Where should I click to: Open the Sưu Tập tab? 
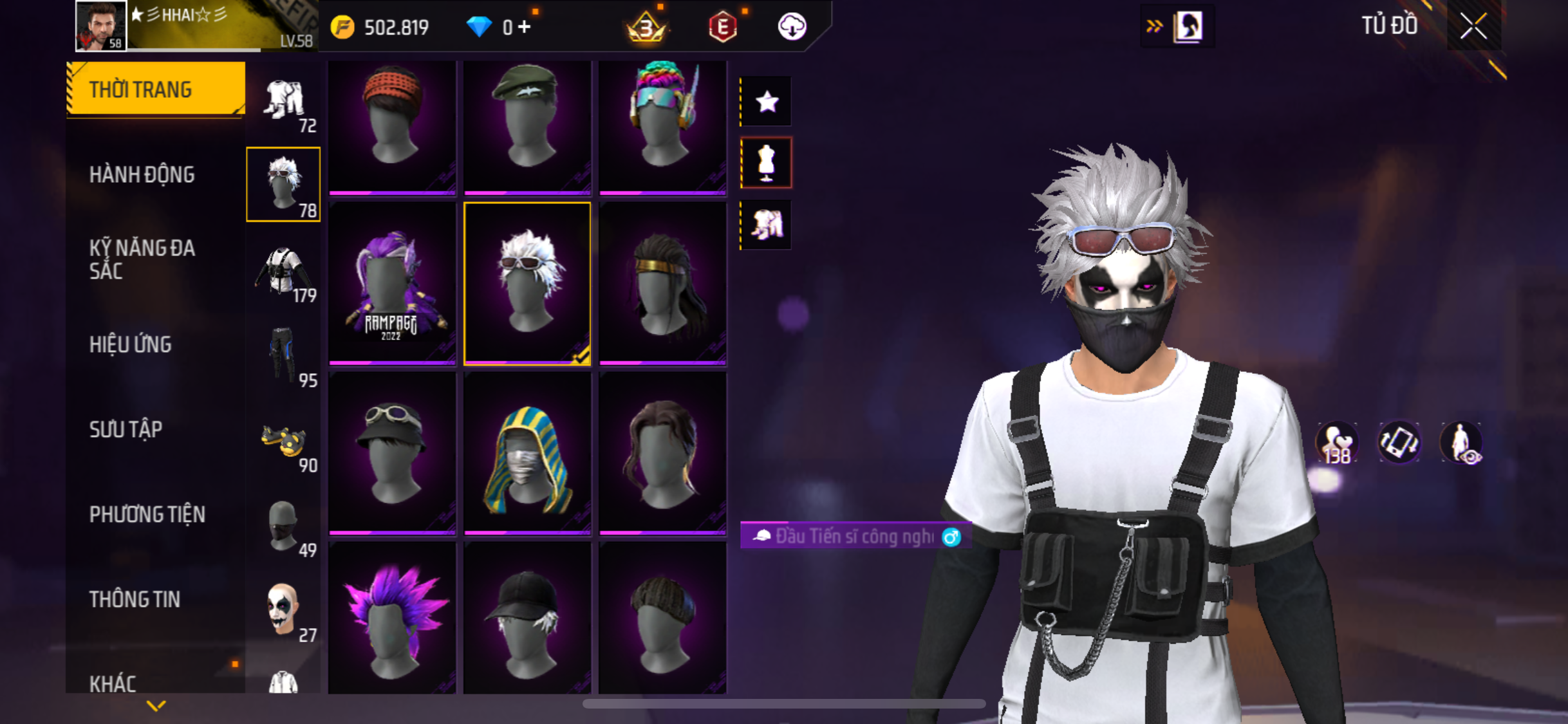pos(126,429)
